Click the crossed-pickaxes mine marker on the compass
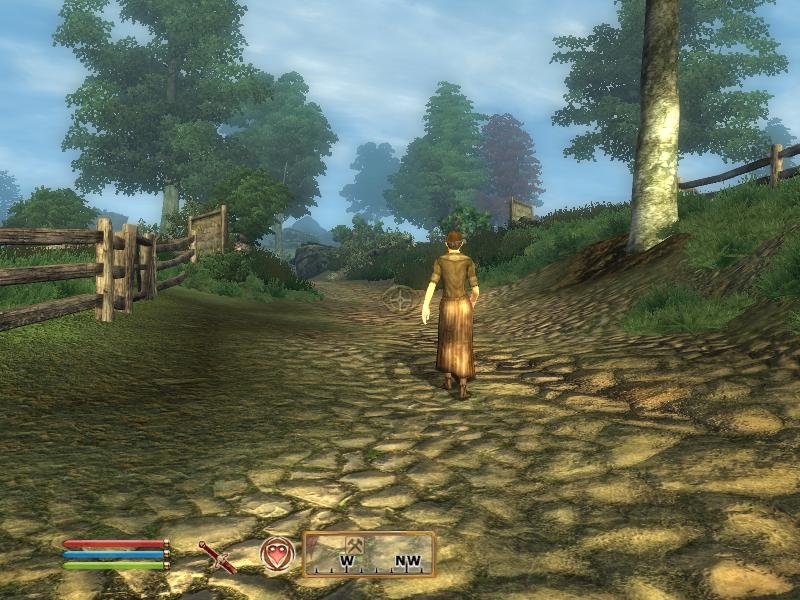Screen dimensions: 800x600 click(x=354, y=544)
